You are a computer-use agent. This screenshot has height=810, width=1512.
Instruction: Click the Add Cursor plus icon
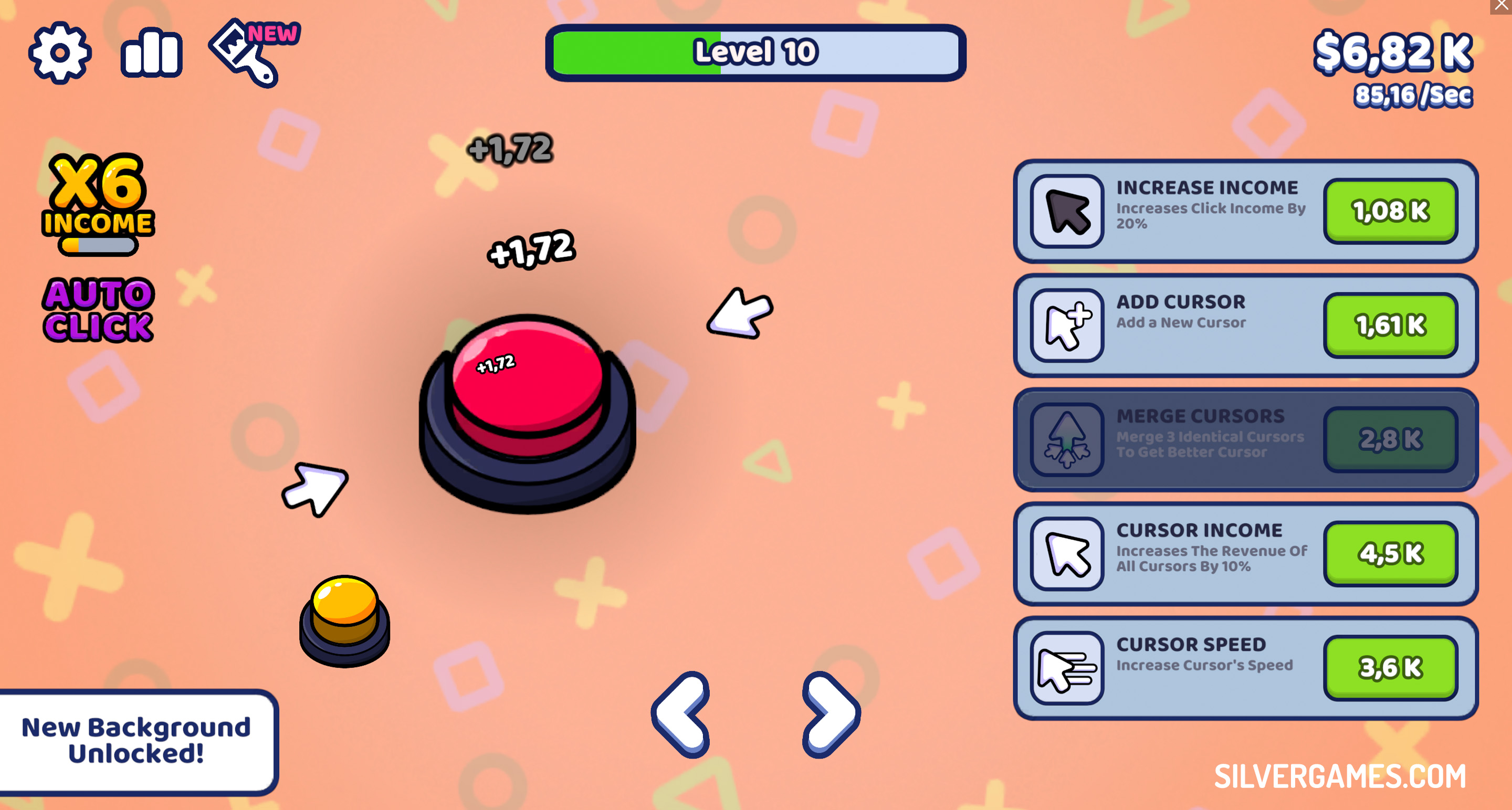[1069, 324]
